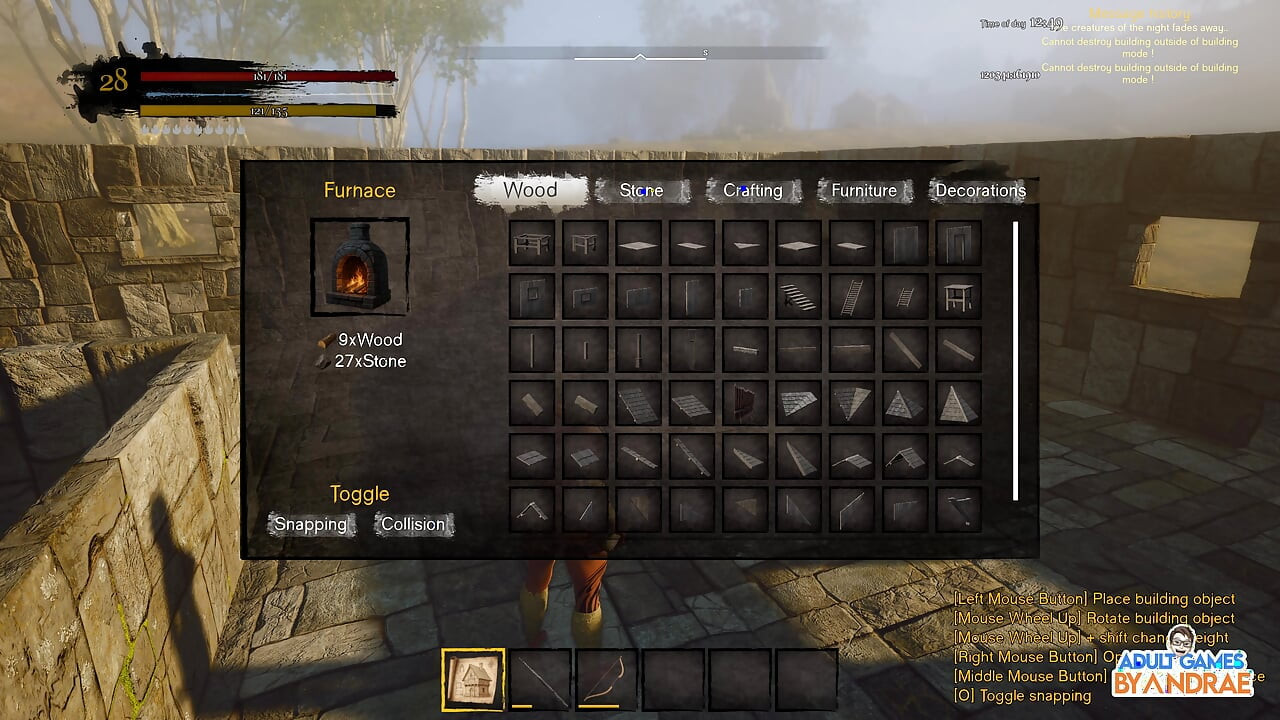The height and width of the screenshot is (720, 1280).
Task: Select the Crafting tab
Action: 753,190
